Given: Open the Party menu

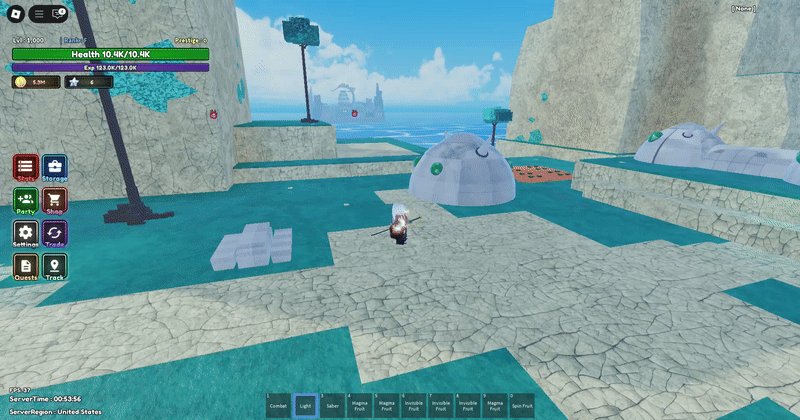Looking at the screenshot, I should click(26, 201).
